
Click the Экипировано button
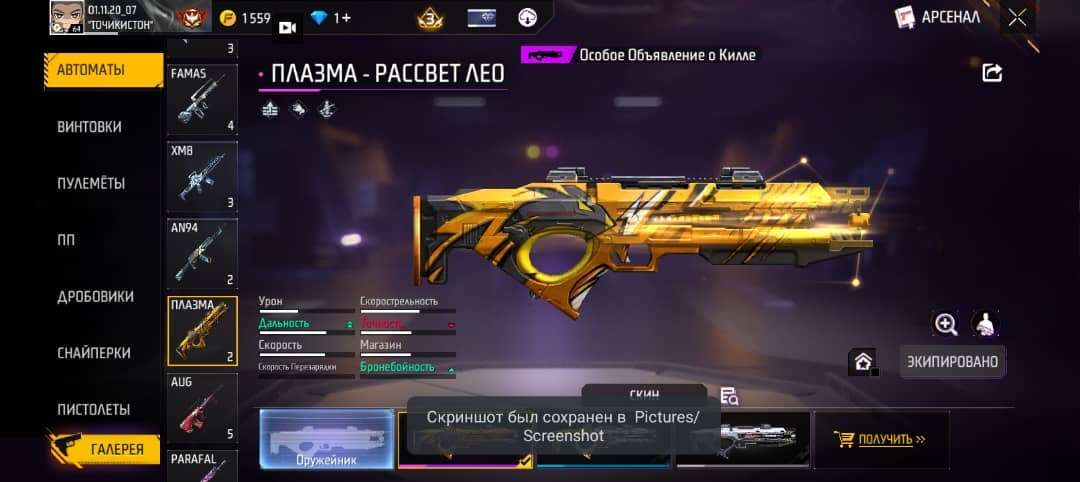[952, 361]
